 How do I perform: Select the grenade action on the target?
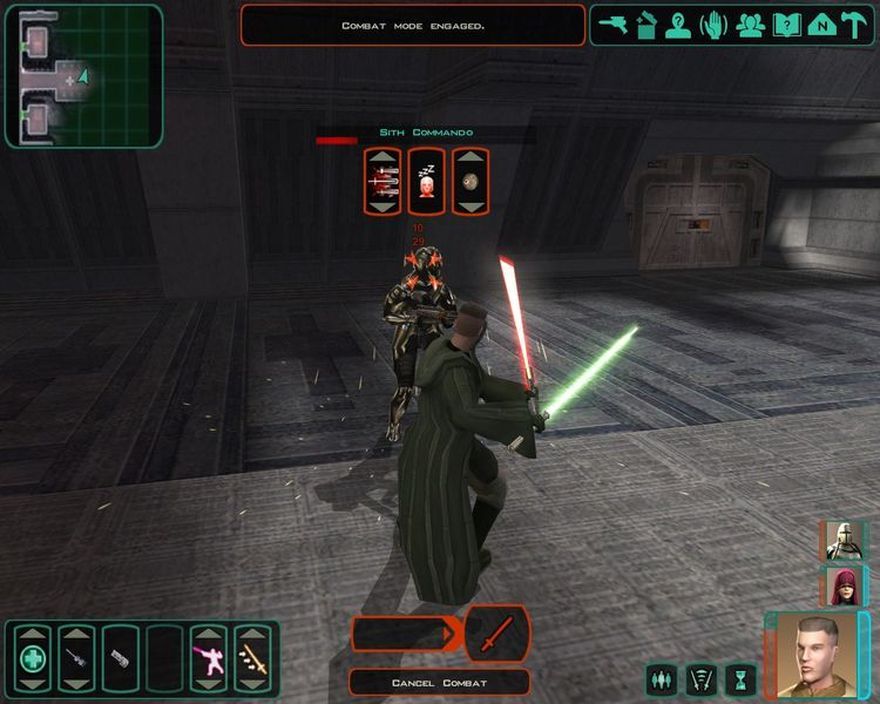[x=470, y=181]
